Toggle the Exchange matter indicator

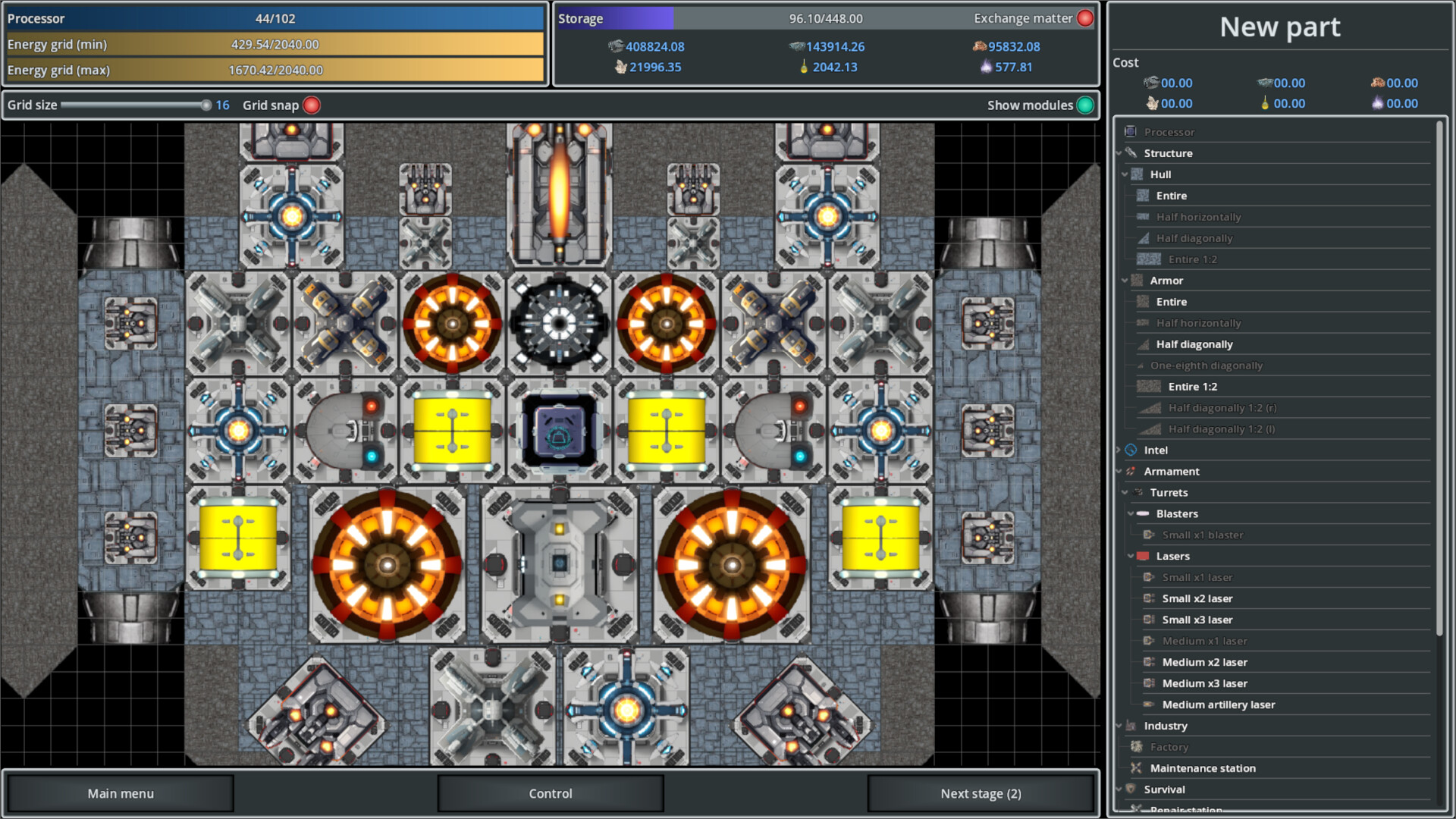(x=1084, y=17)
